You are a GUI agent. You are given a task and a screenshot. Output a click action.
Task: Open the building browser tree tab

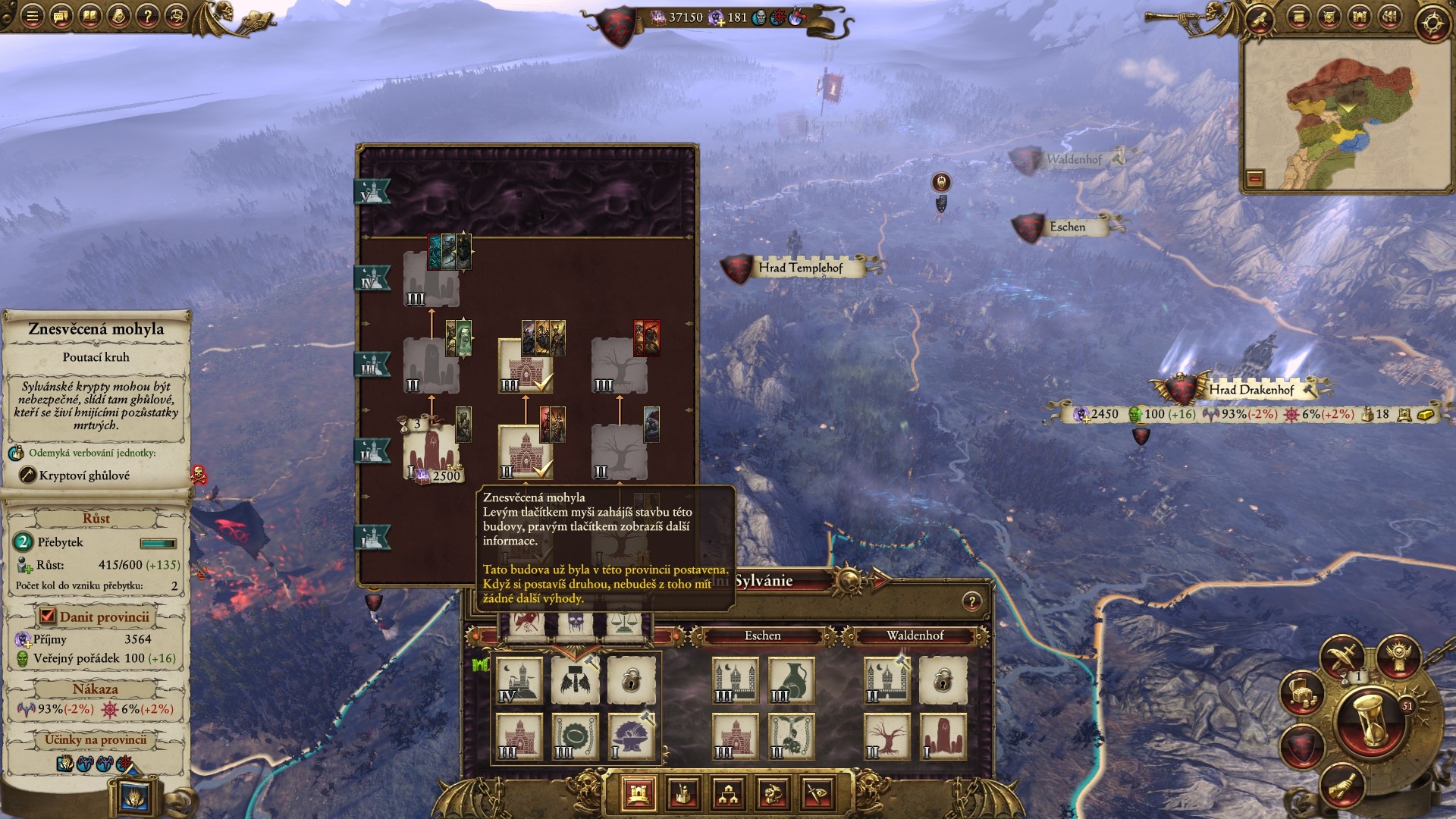728,794
